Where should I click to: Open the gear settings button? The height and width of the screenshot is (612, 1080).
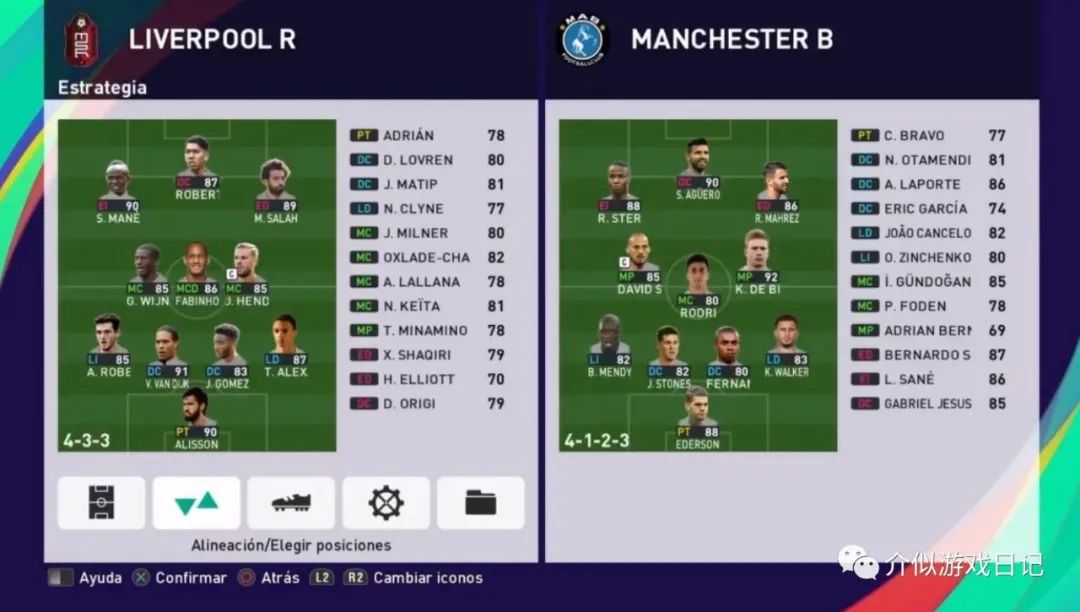point(386,503)
